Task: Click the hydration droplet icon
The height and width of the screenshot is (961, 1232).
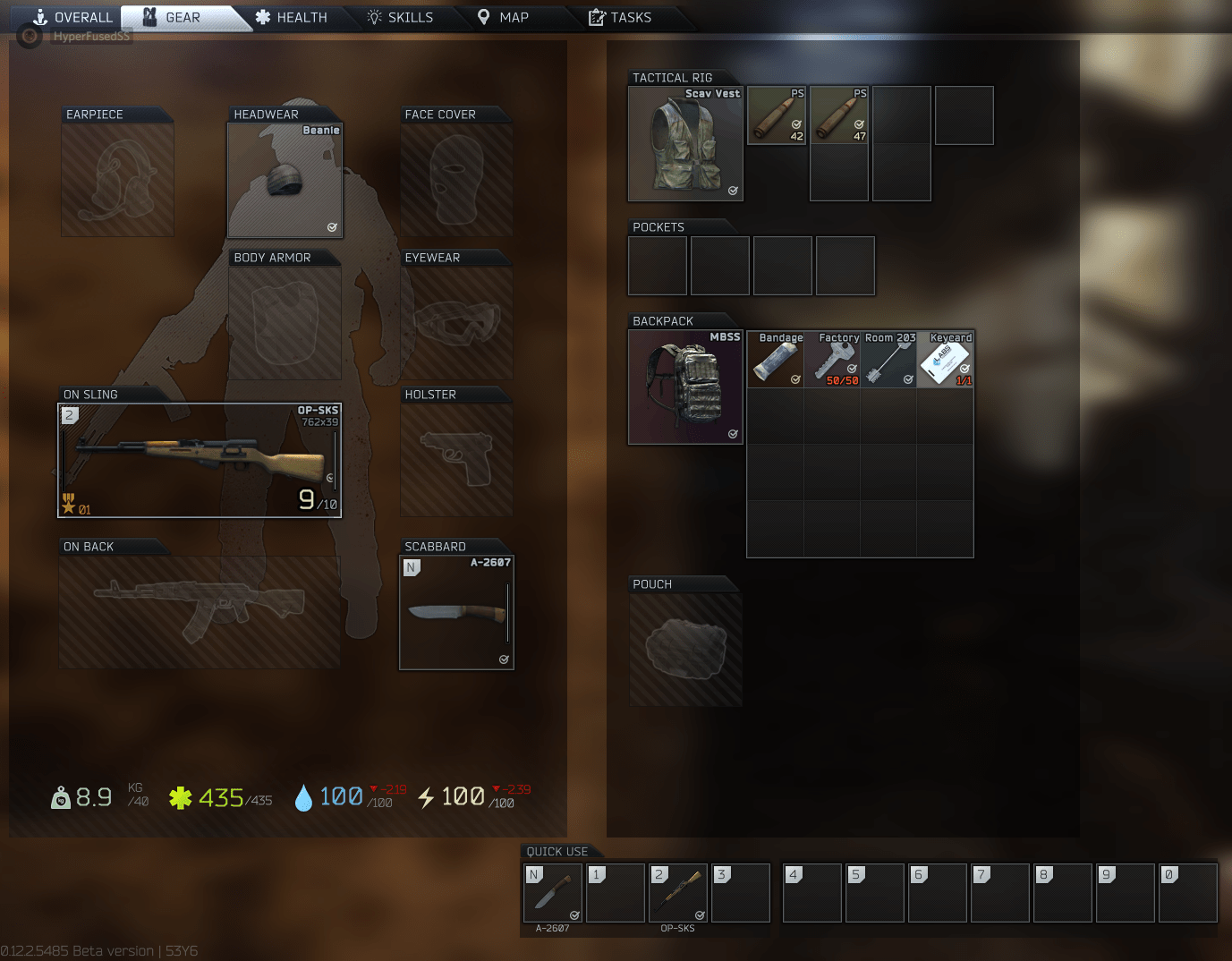Action: click(x=304, y=796)
